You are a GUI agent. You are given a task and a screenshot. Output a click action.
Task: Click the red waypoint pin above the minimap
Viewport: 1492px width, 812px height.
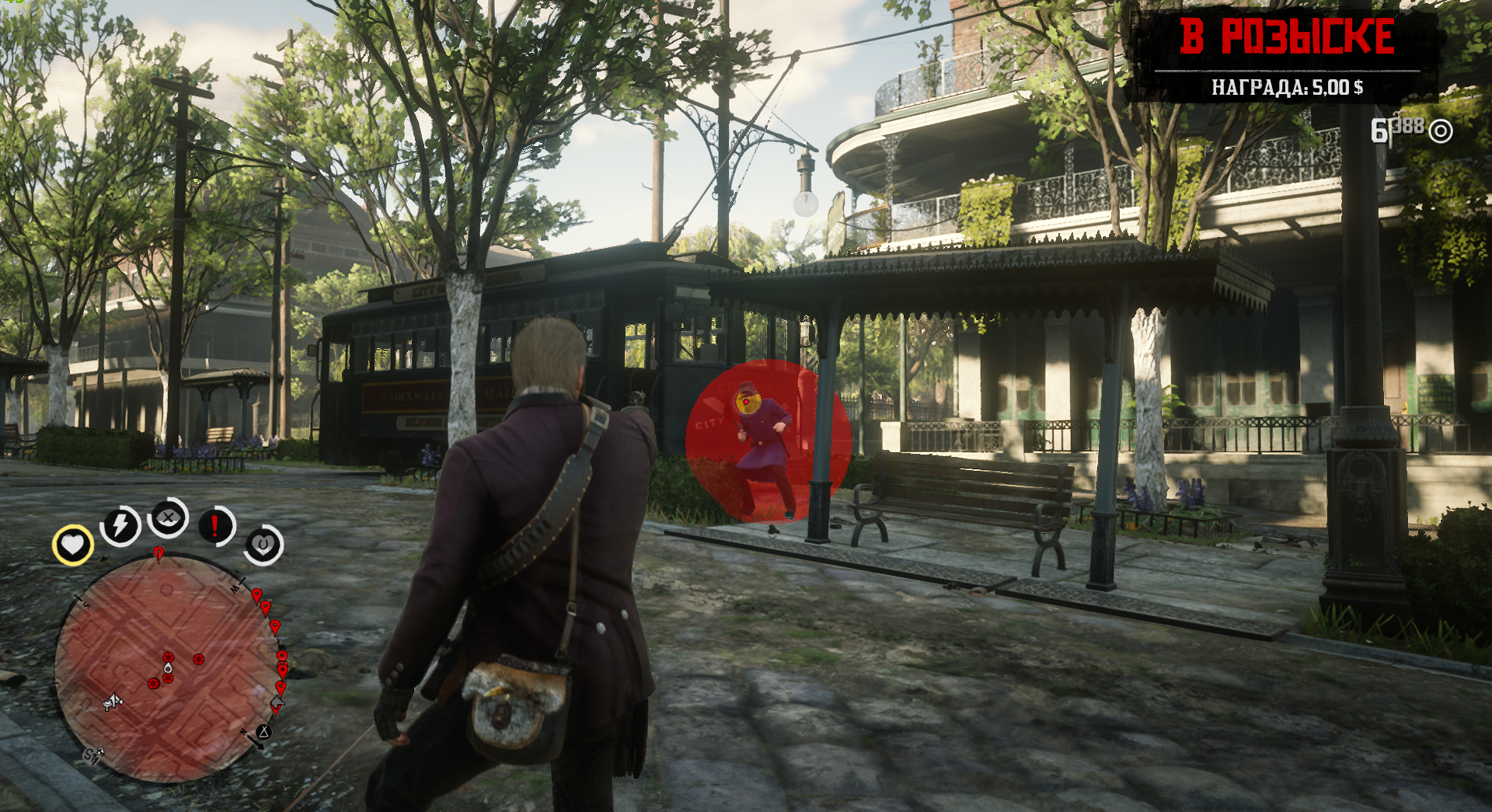[159, 552]
